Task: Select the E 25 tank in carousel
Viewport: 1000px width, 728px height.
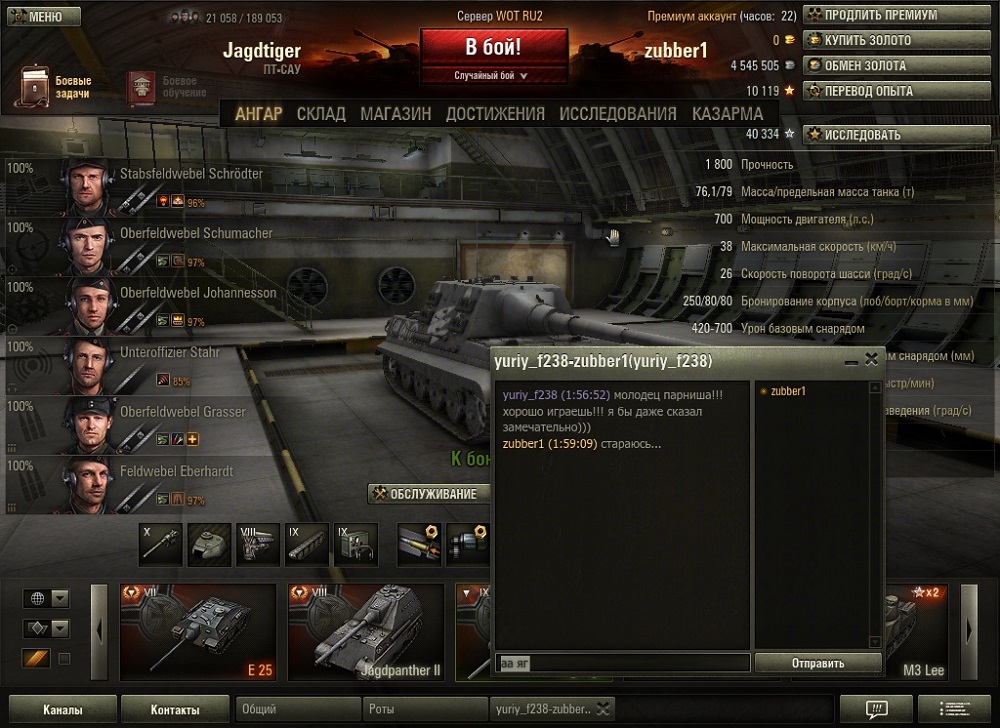Action: pos(197,632)
